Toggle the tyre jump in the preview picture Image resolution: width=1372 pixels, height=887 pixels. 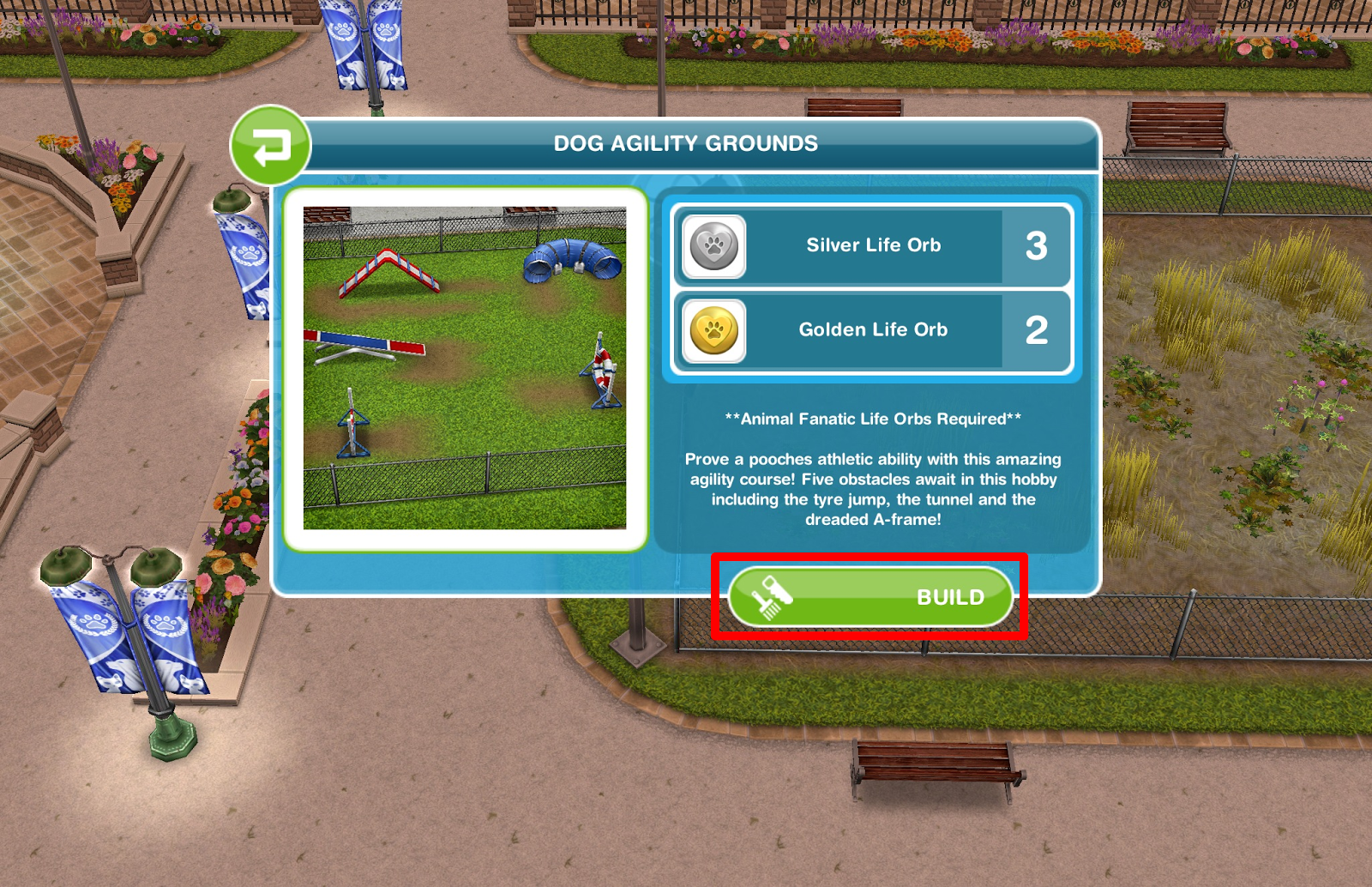(x=600, y=369)
